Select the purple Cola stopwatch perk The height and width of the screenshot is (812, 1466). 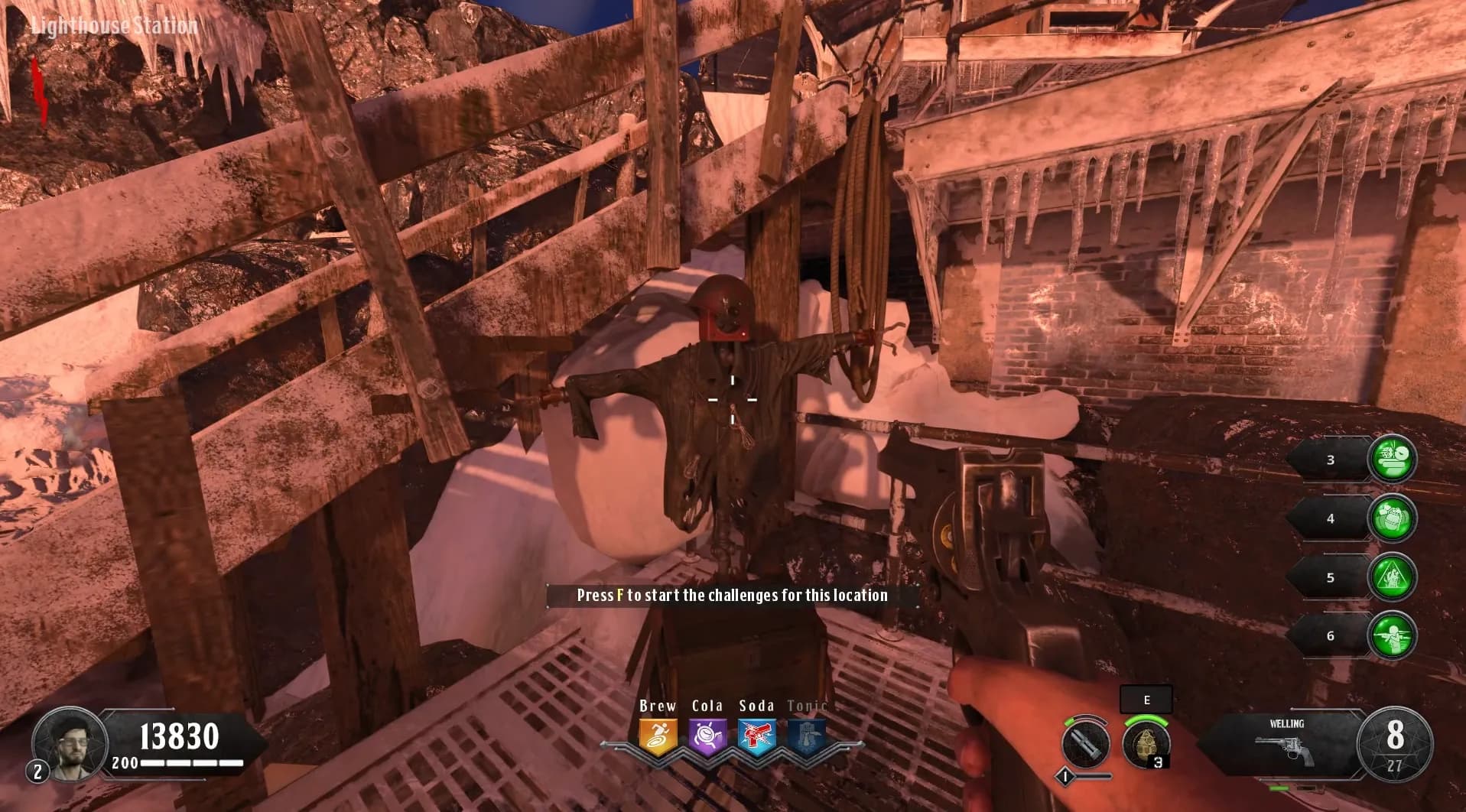[x=707, y=738]
